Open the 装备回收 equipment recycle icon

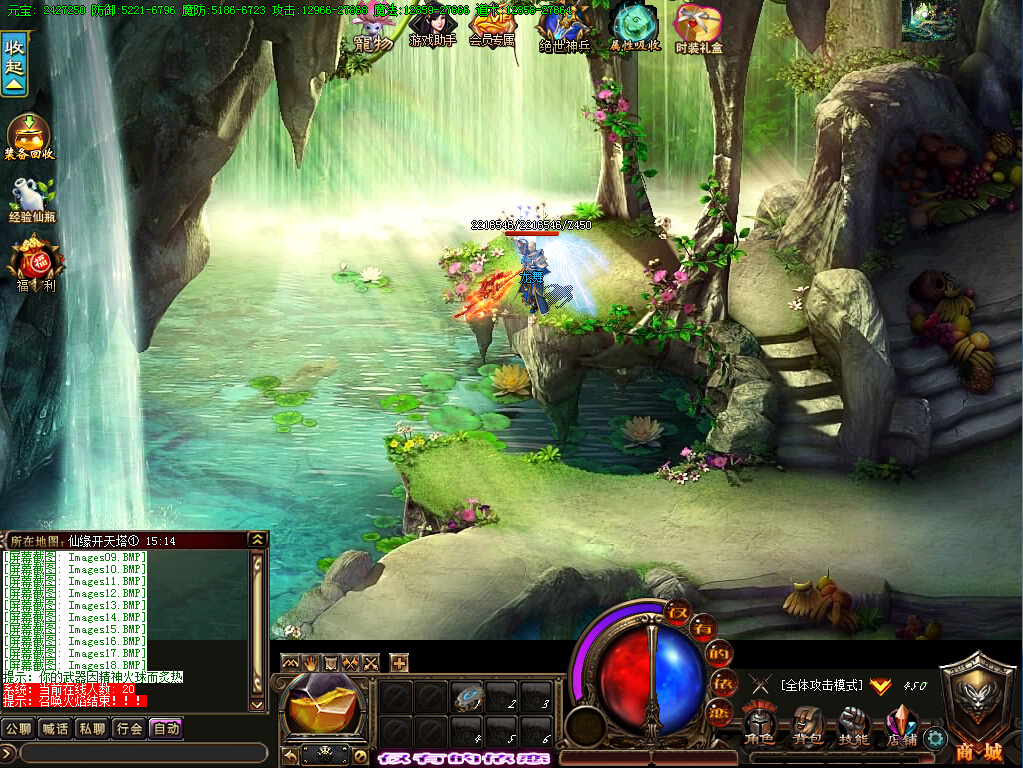click(29, 136)
